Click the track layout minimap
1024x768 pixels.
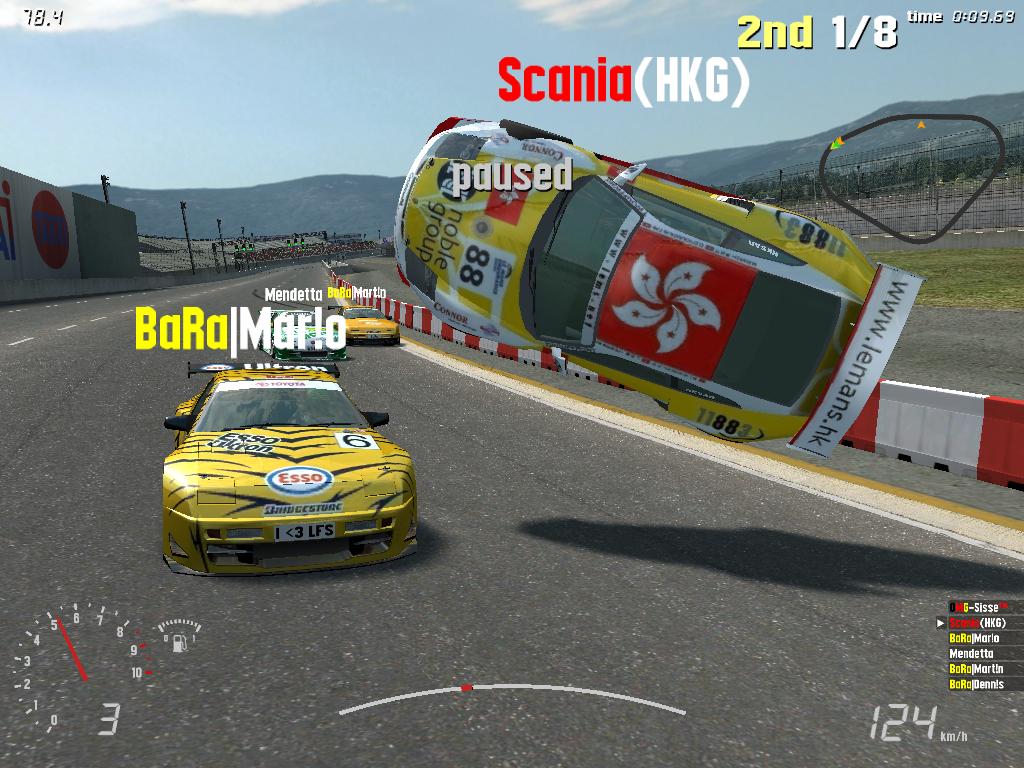point(911,178)
